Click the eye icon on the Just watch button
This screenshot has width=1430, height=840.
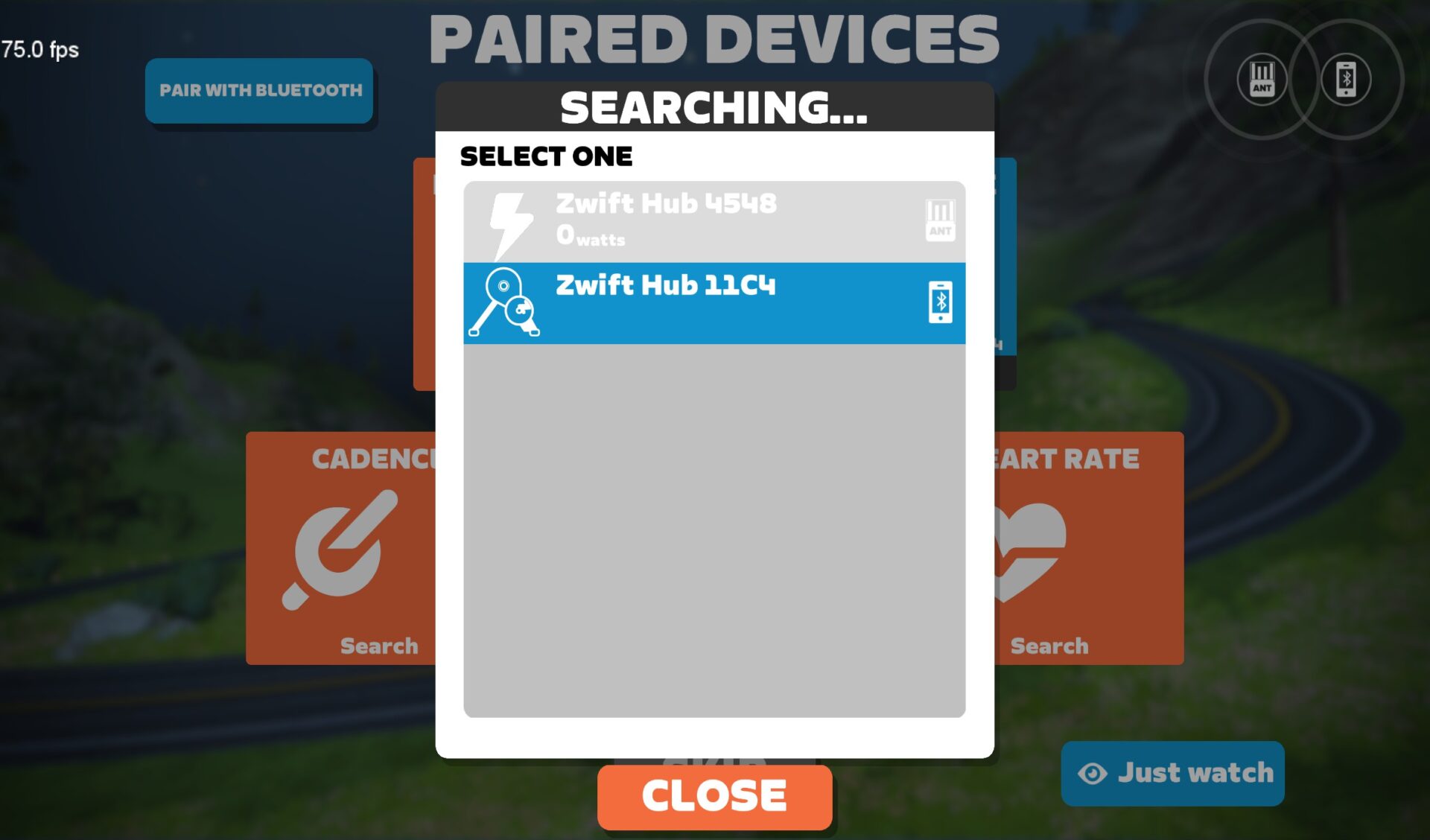tap(1093, 773)
